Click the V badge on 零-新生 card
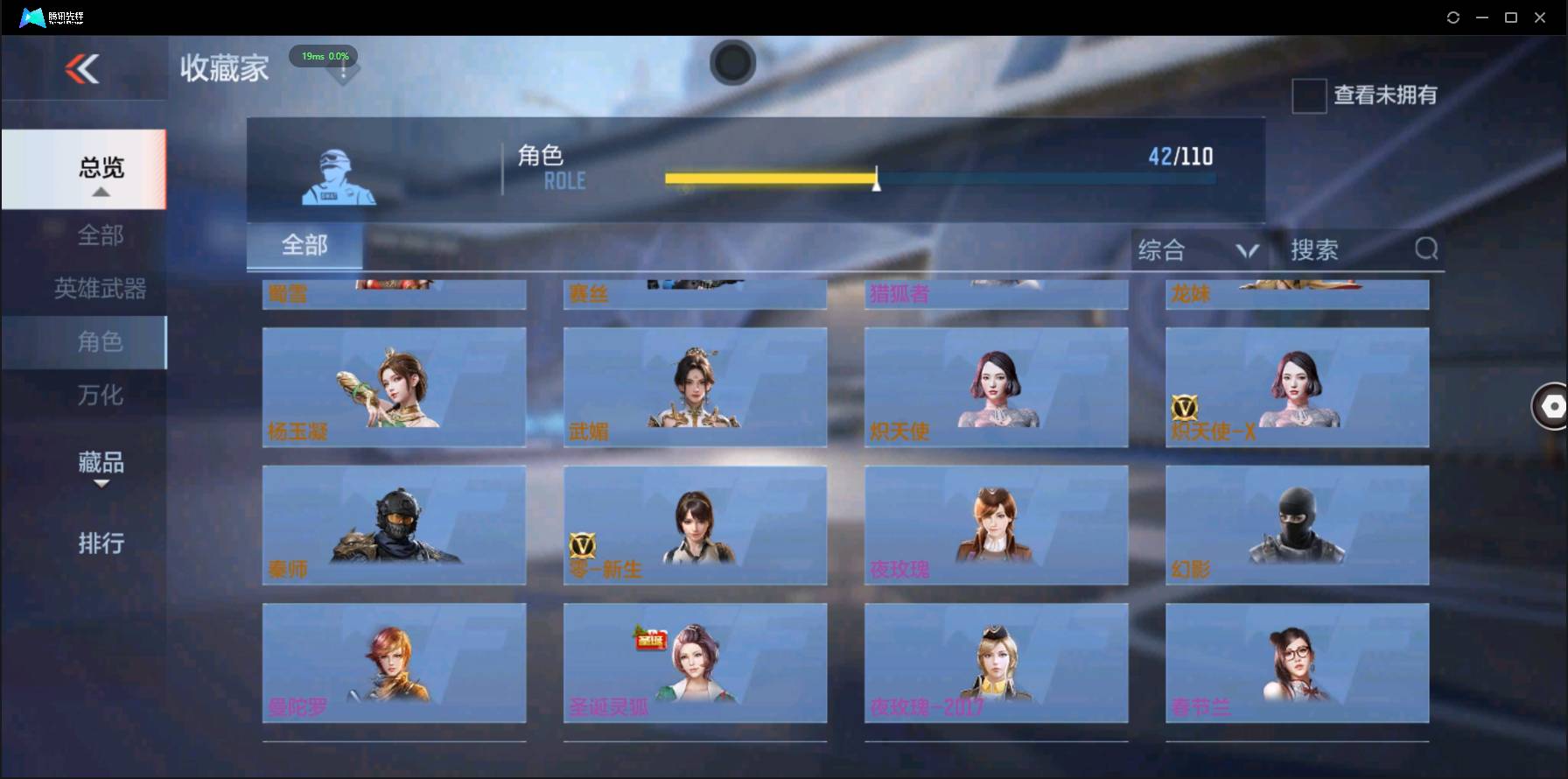Screen dimensions: 1568x779 pos(584,545)
